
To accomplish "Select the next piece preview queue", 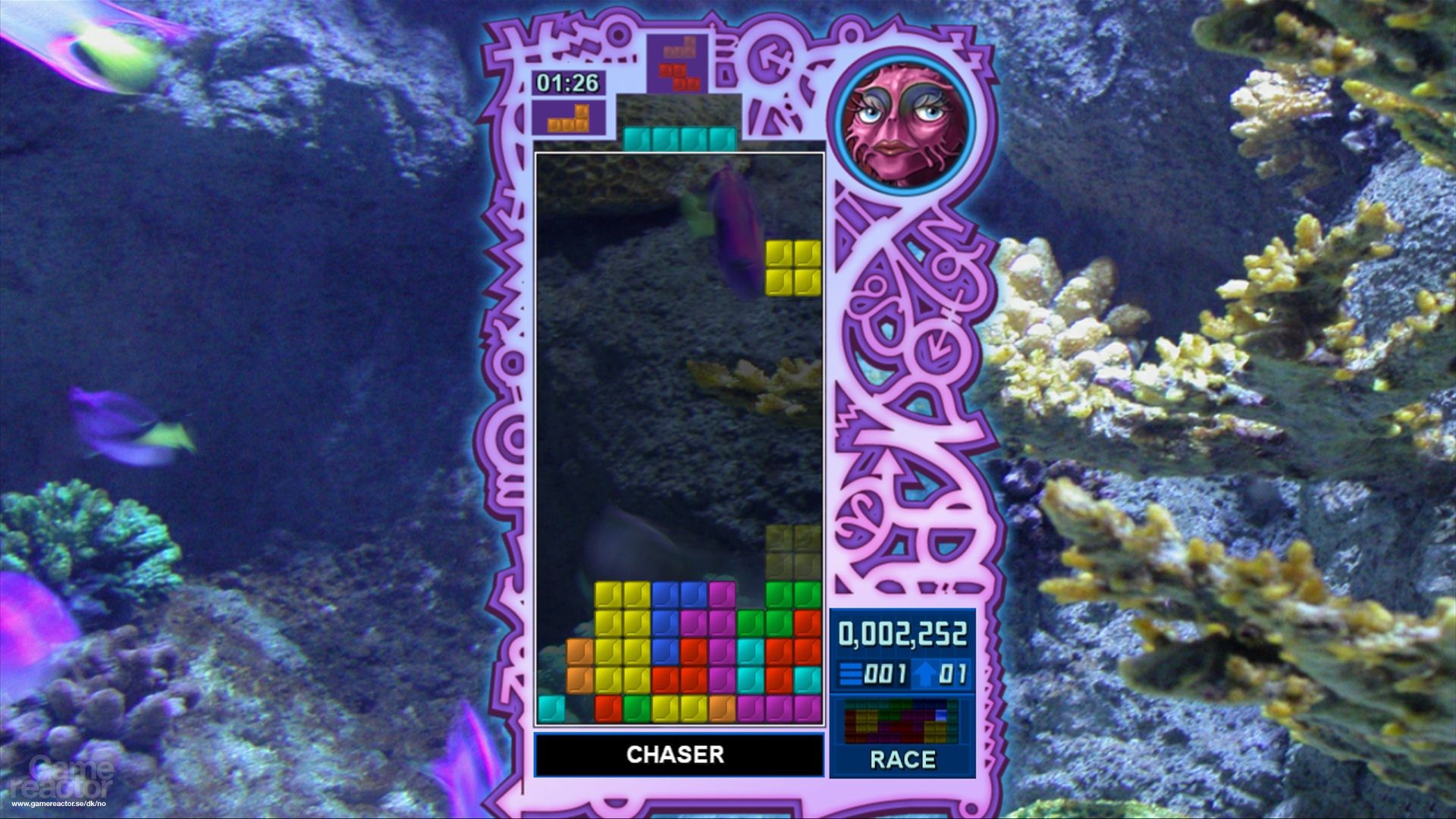I will click(x=678, y=61).
